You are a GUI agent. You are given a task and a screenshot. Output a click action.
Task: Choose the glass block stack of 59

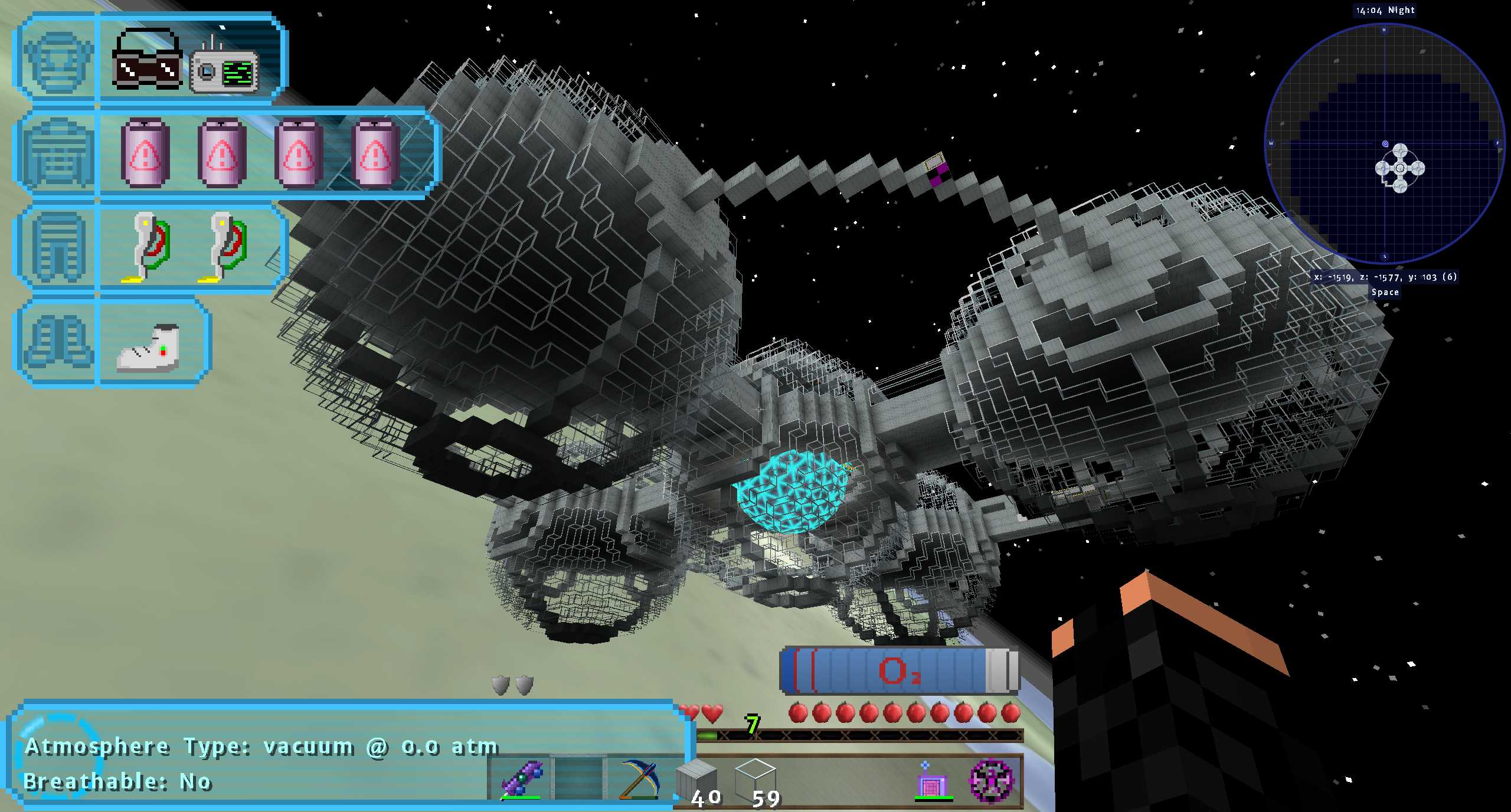click(x=755, y=779)
